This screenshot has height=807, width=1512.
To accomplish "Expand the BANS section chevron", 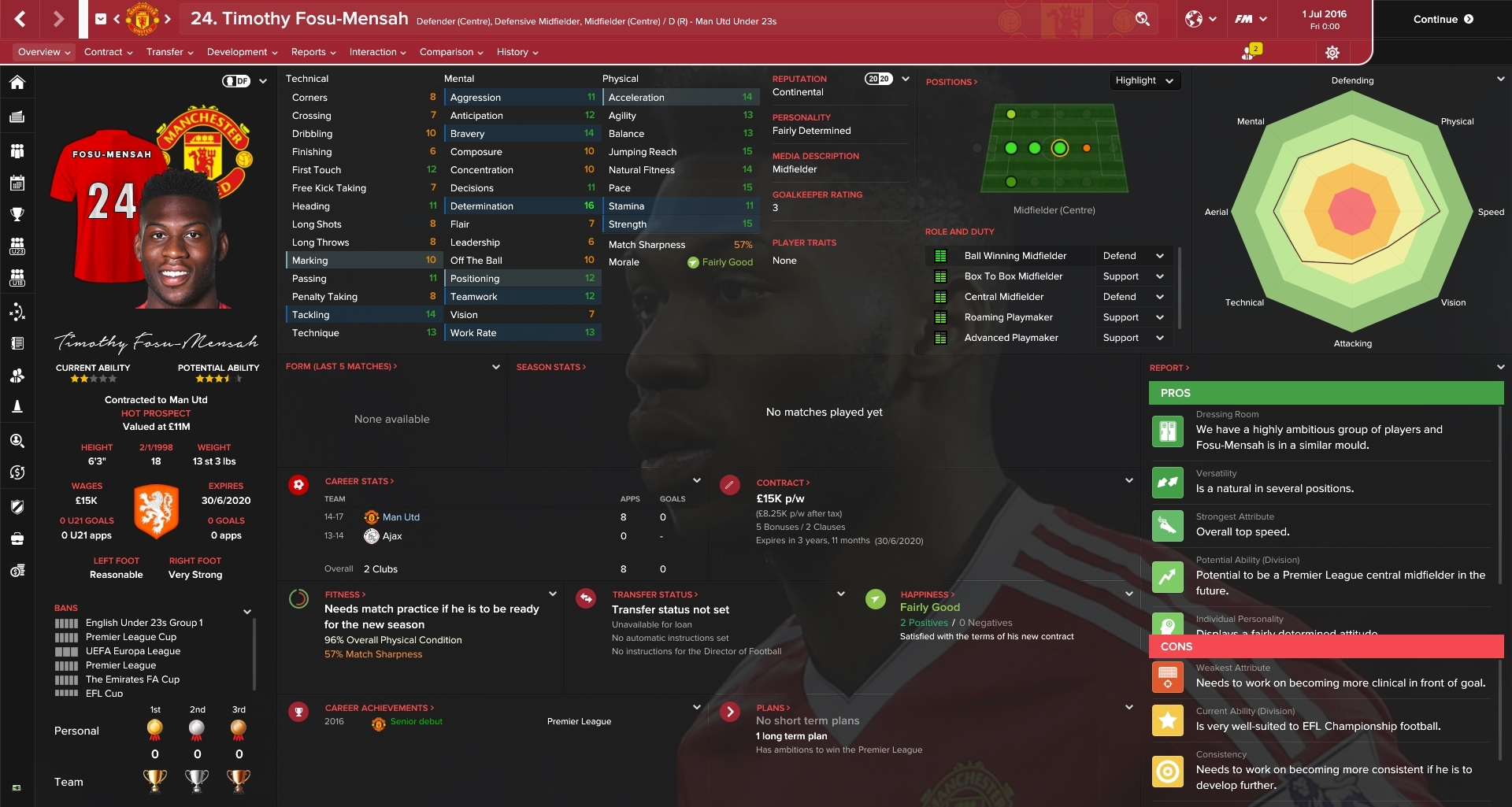I will 247,610.
